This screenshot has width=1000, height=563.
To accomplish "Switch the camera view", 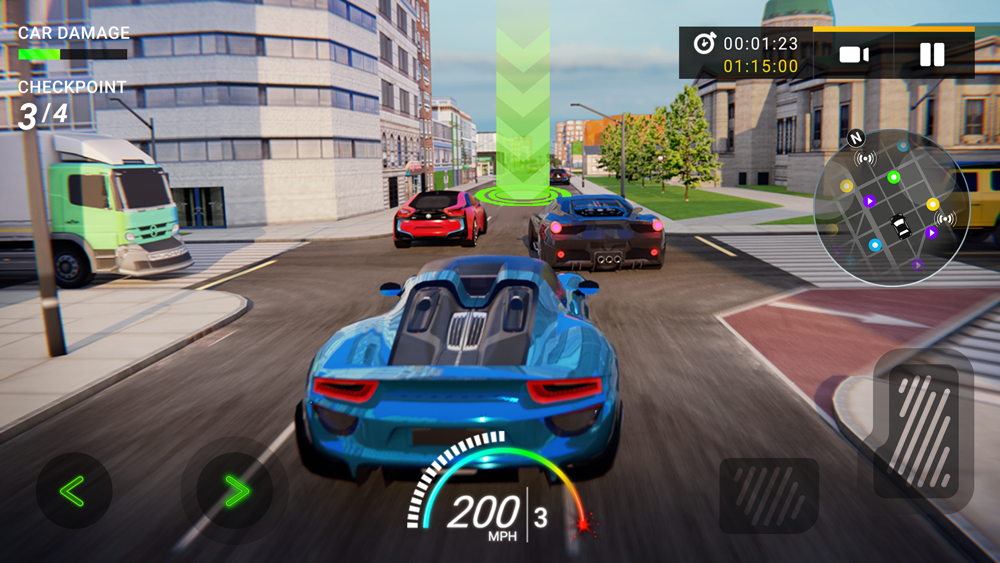I will point(854,55).
